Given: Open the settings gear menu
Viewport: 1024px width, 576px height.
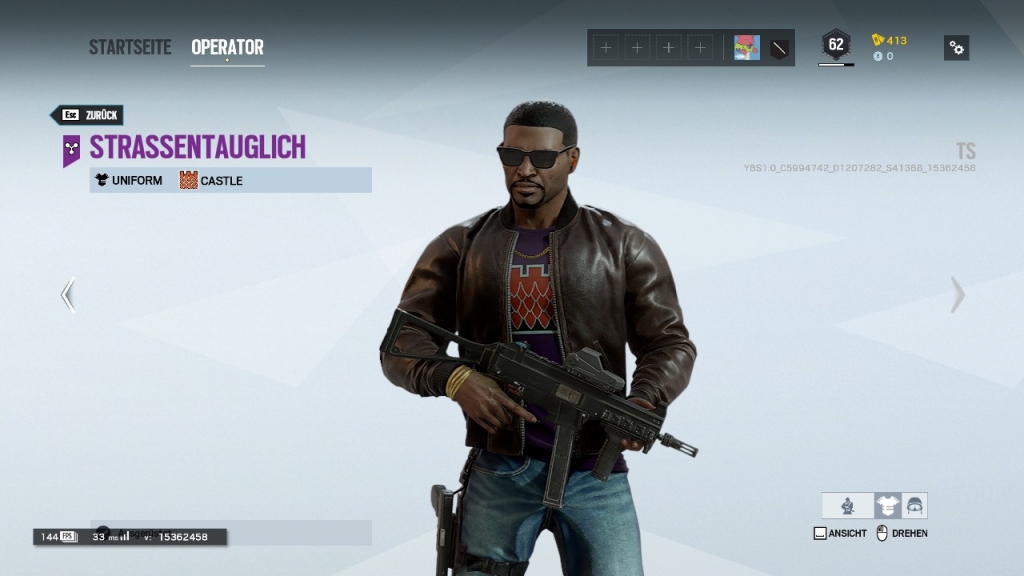Looking at the screenshot, I should click(956, 47).
